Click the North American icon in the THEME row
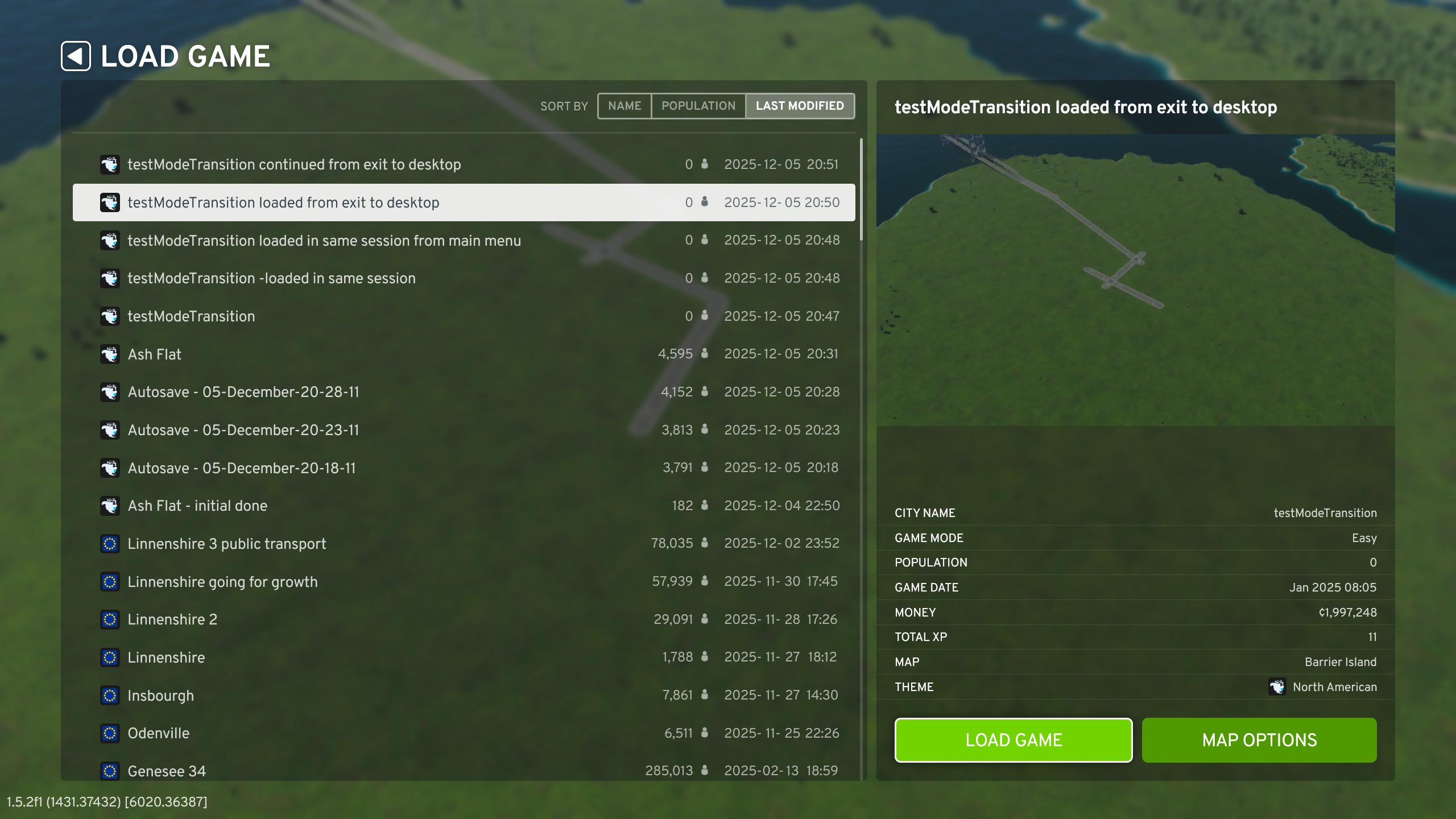The height and width of the screenshot is (819, 1456). [x=1279, y=687]
